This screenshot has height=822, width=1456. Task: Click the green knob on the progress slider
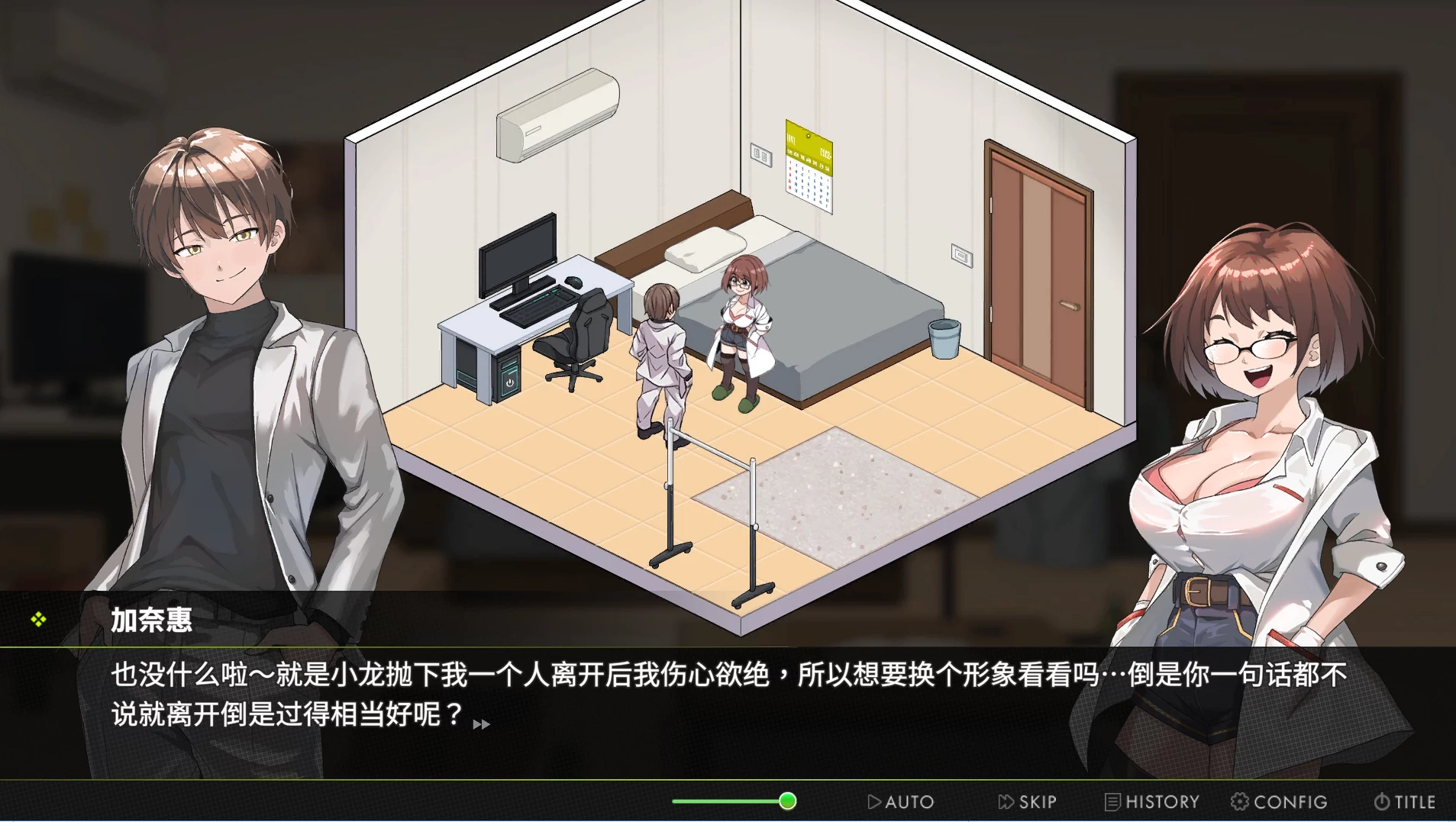(786, 801)
